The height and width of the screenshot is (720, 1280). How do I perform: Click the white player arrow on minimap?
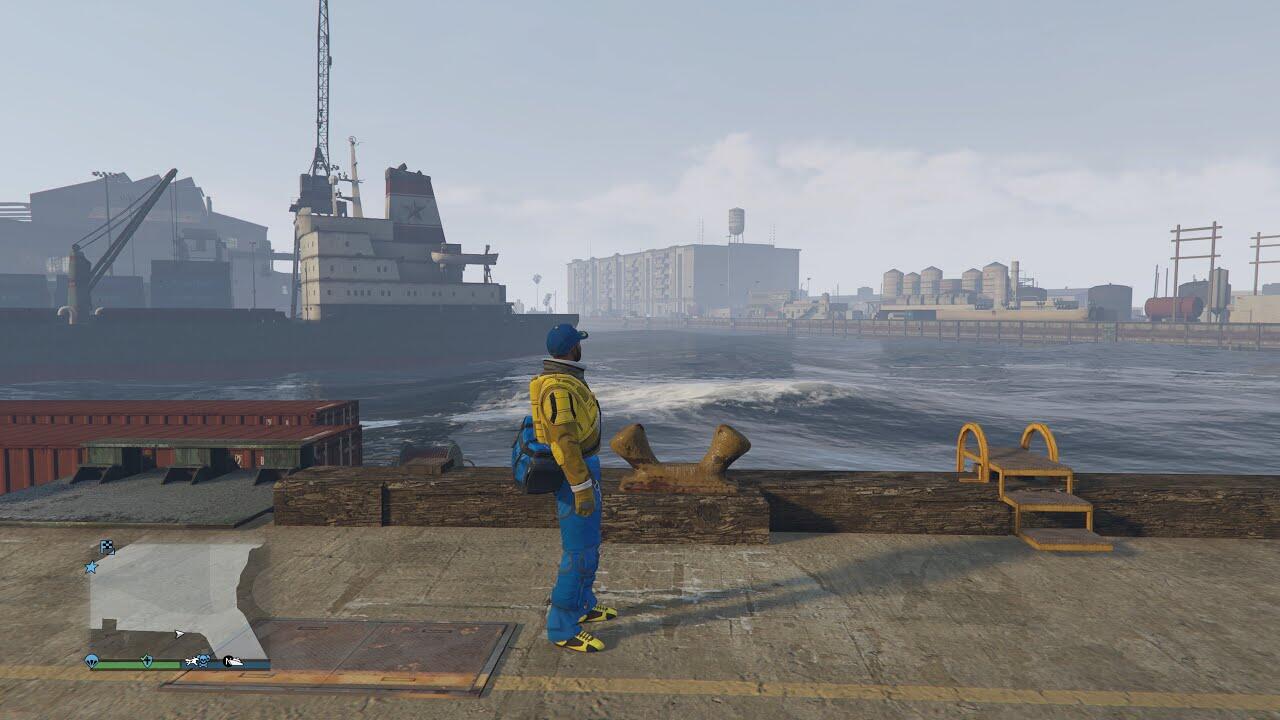click(x=179, y=633)
